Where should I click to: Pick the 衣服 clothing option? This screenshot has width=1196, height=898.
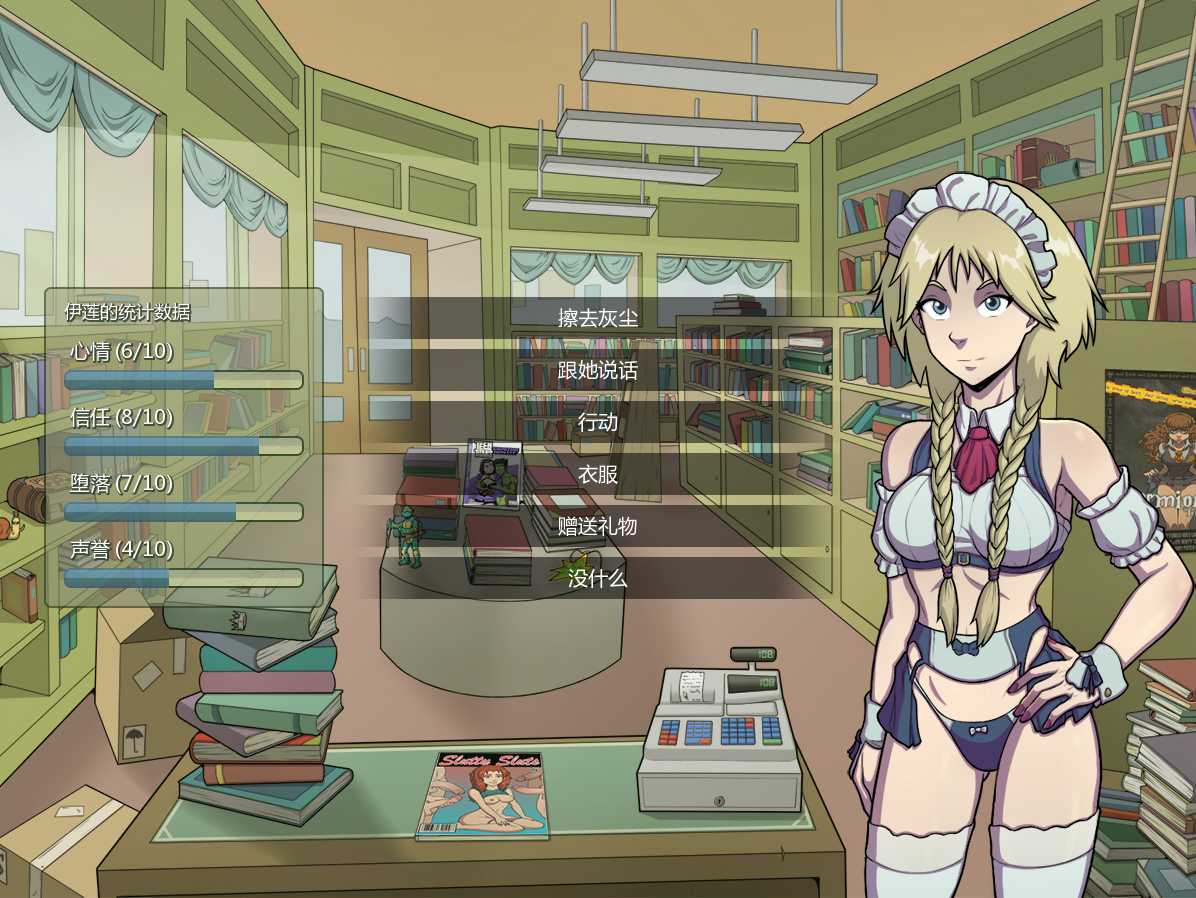597,474
